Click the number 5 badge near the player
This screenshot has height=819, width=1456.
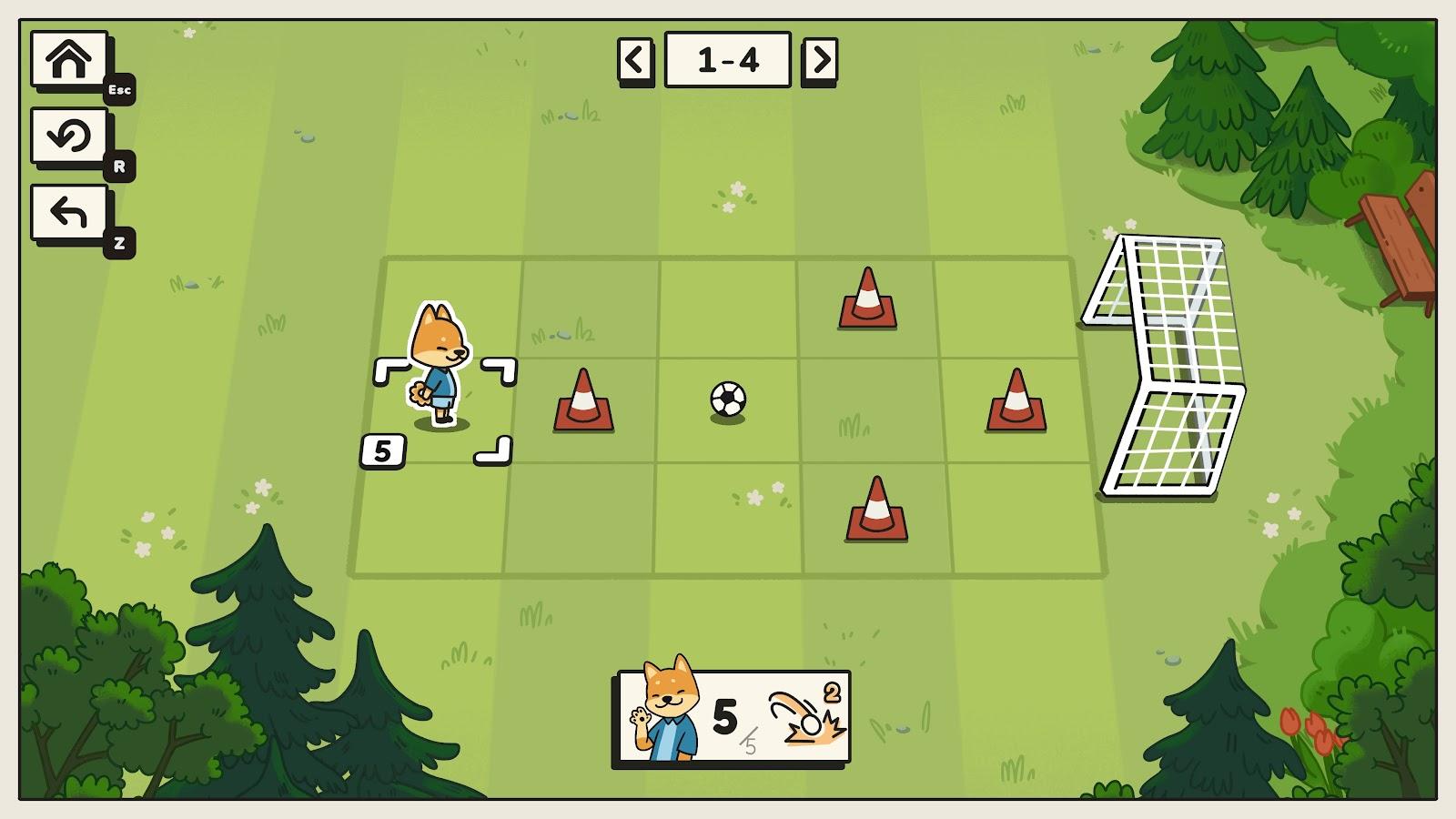(382, 448)
